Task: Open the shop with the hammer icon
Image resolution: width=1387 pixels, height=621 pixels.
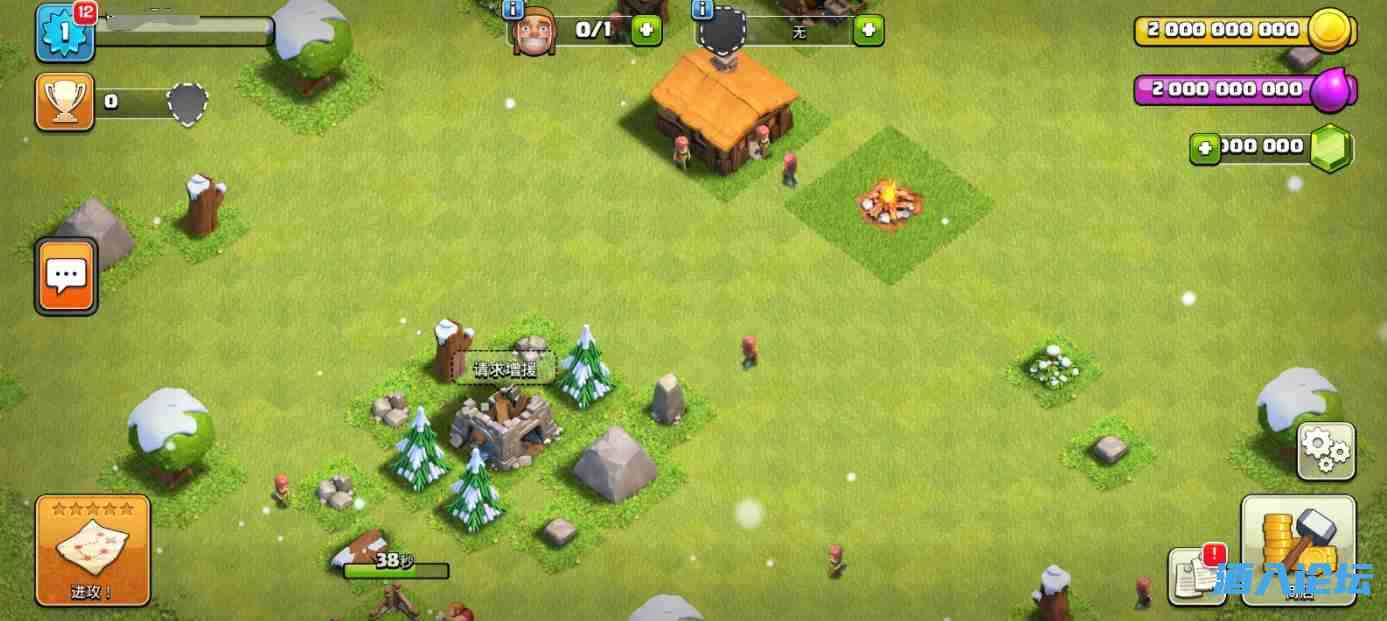Action: pos(1298,547)
